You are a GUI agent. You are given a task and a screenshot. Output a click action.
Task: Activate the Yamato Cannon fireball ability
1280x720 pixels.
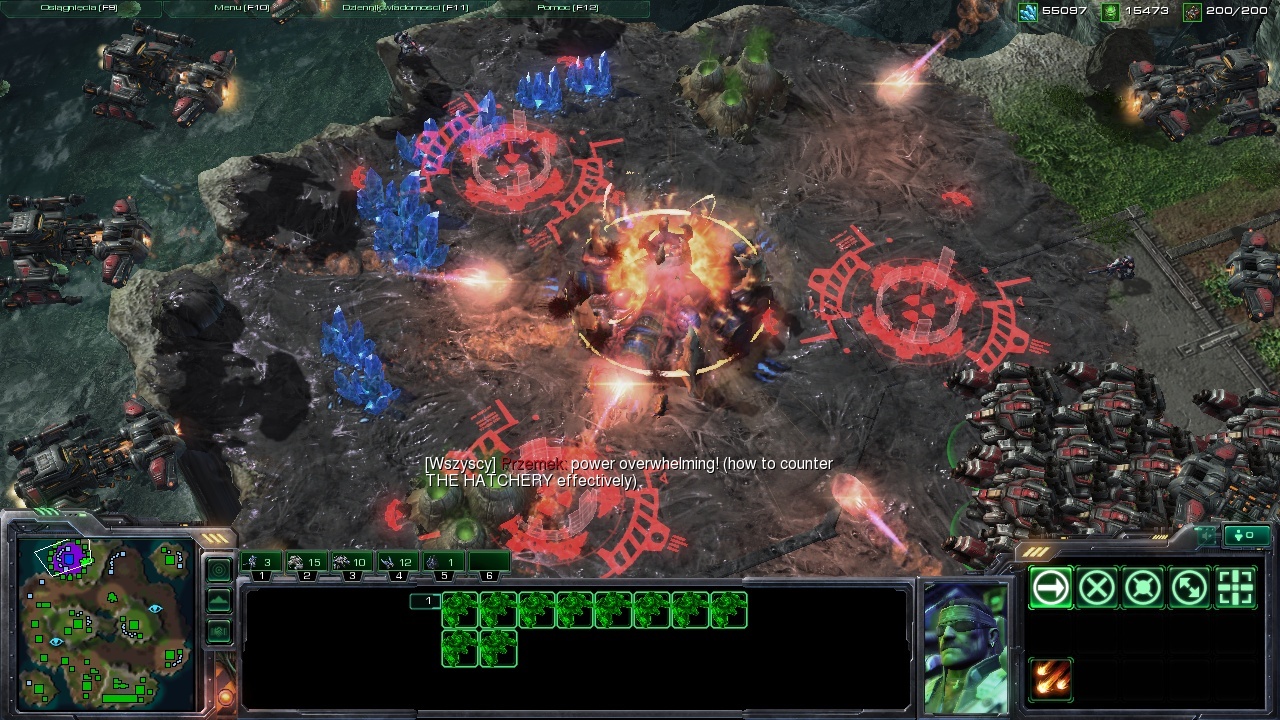tap(1050, 680)
